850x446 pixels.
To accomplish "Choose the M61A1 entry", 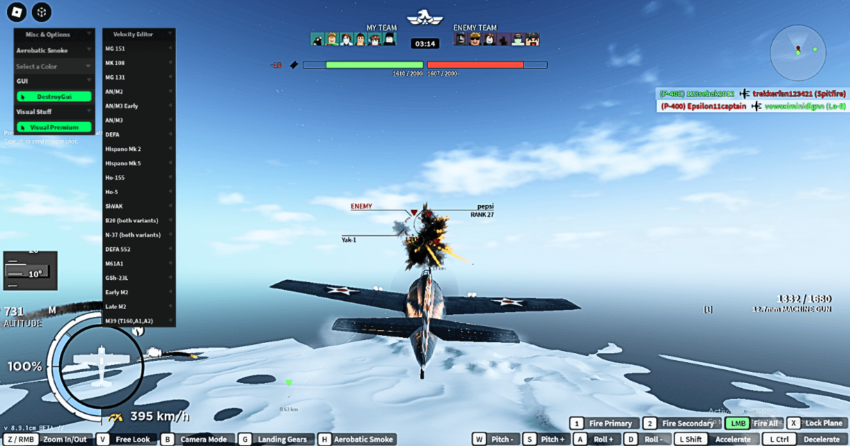I will pos(139,263).
